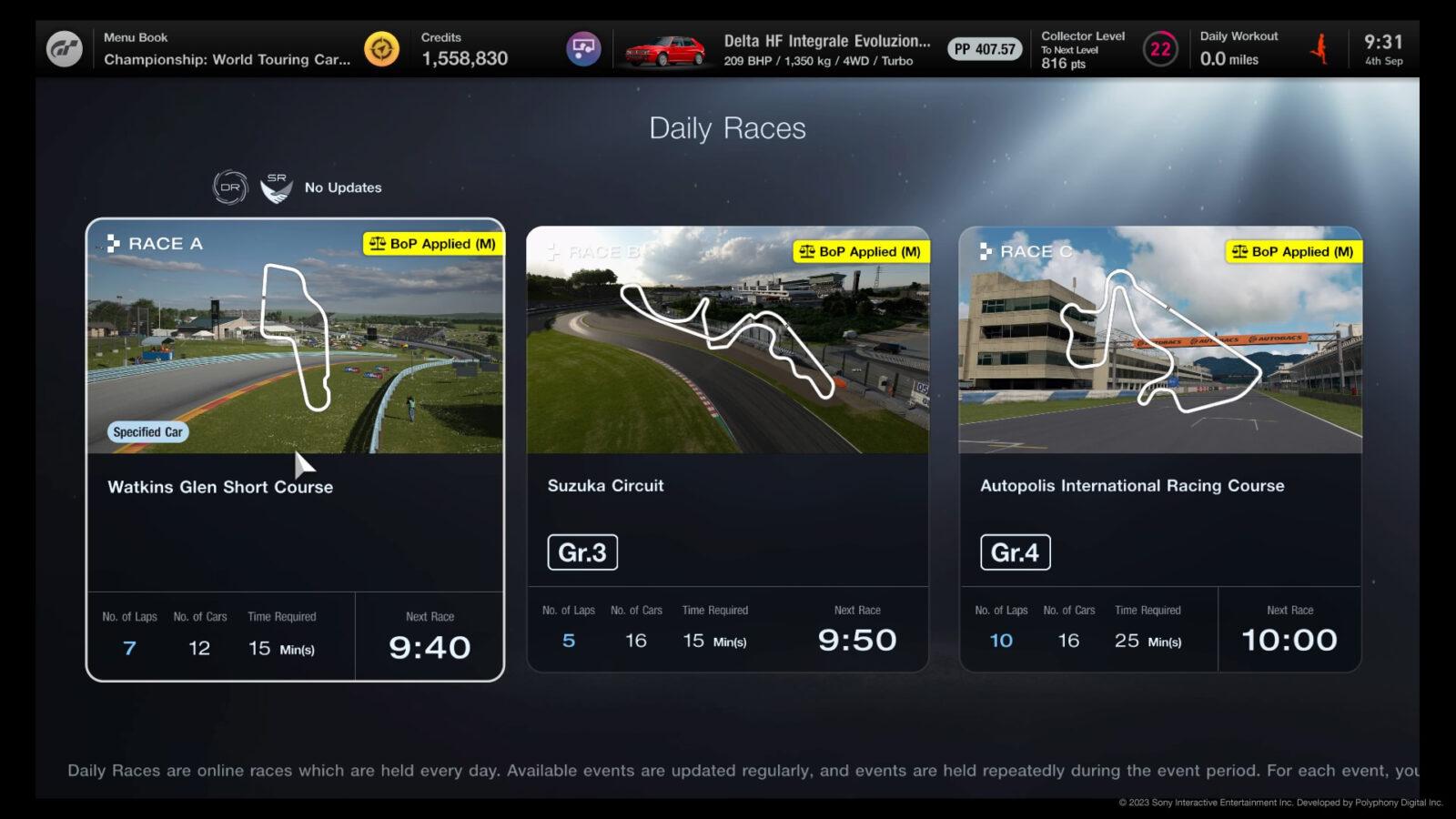This screenshot has width=1456, height=819.
Task: Switch to the Race C card
Action: [x=1160, y=450]
